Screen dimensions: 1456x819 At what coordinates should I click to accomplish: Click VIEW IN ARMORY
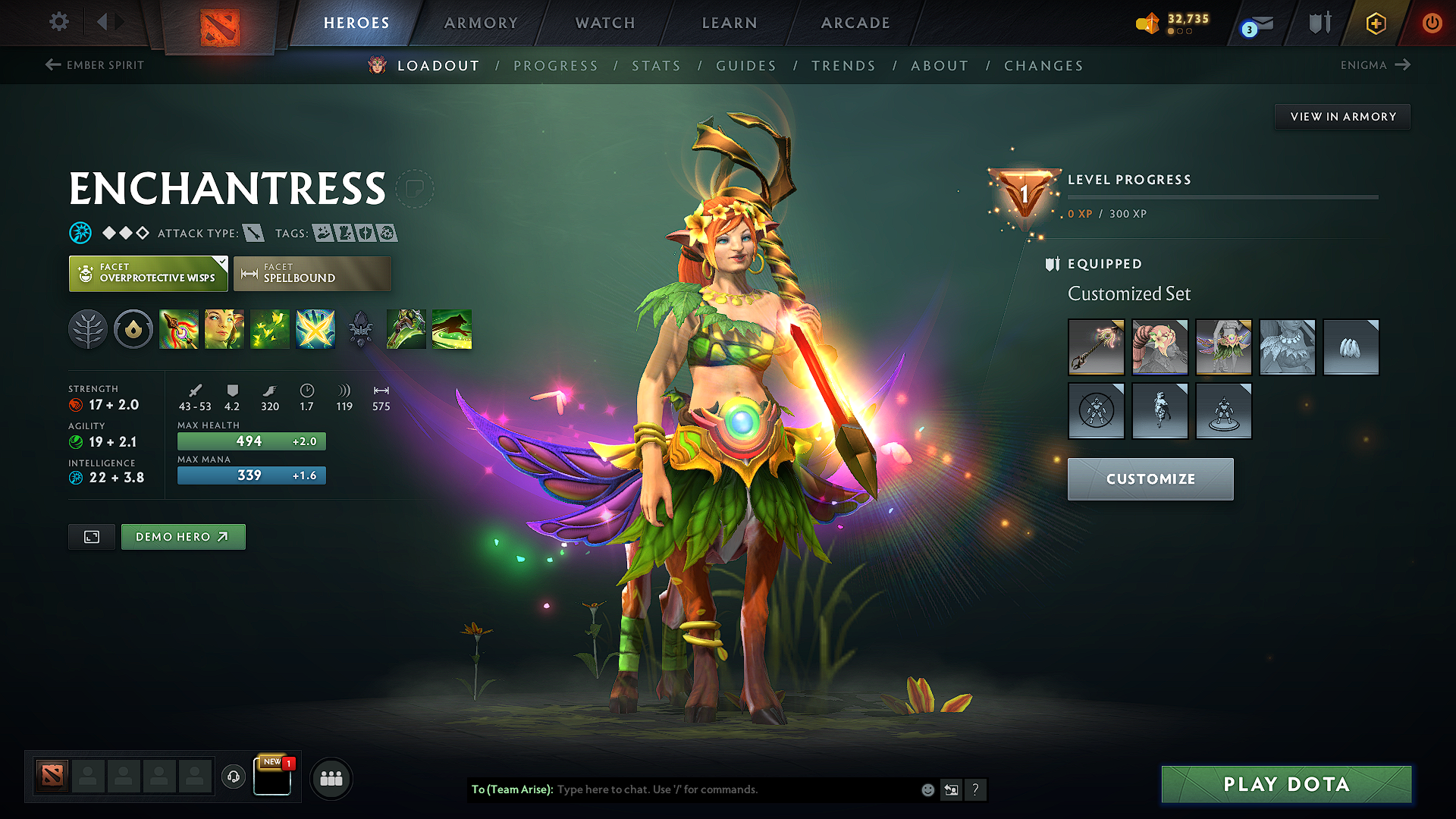click(1342, 116)
